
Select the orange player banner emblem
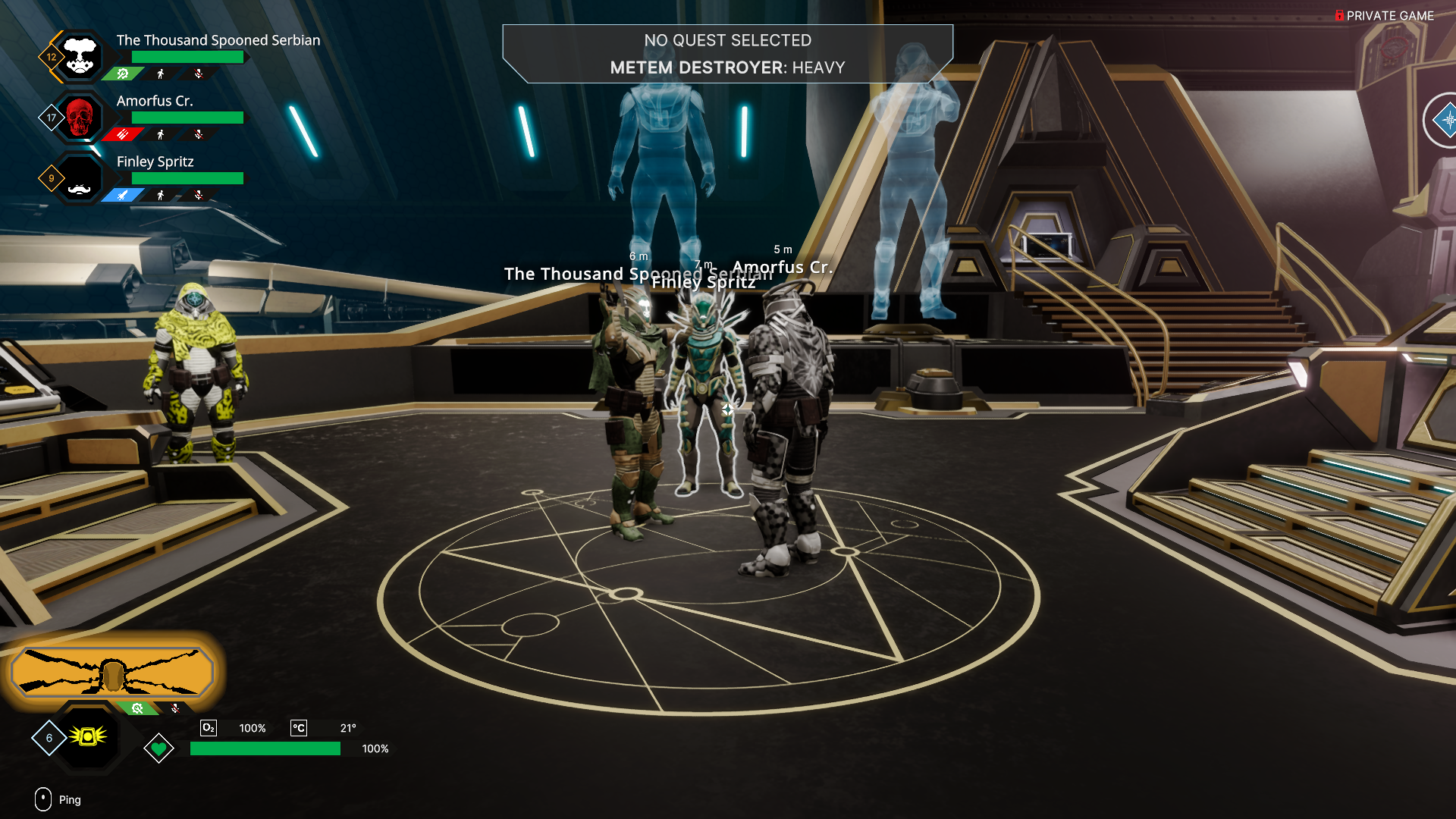(x=112, y=673)
